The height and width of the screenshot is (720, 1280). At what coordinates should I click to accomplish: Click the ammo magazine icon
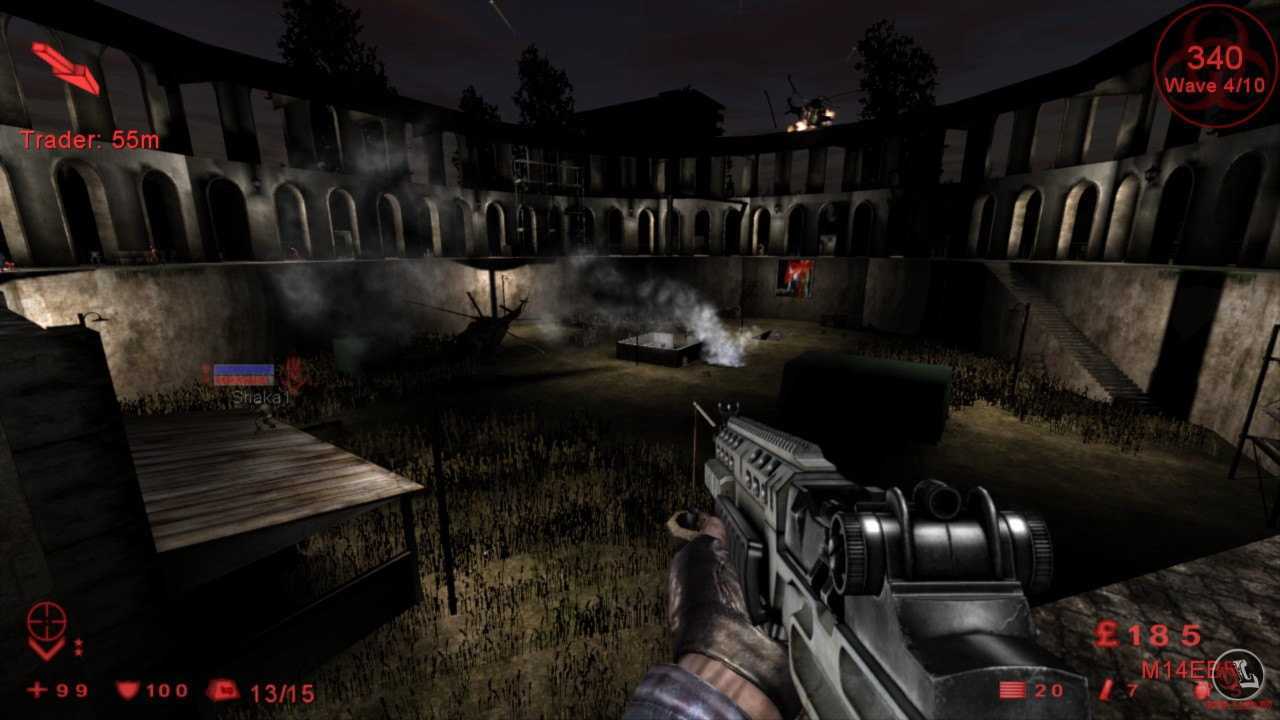[1012, 690]
